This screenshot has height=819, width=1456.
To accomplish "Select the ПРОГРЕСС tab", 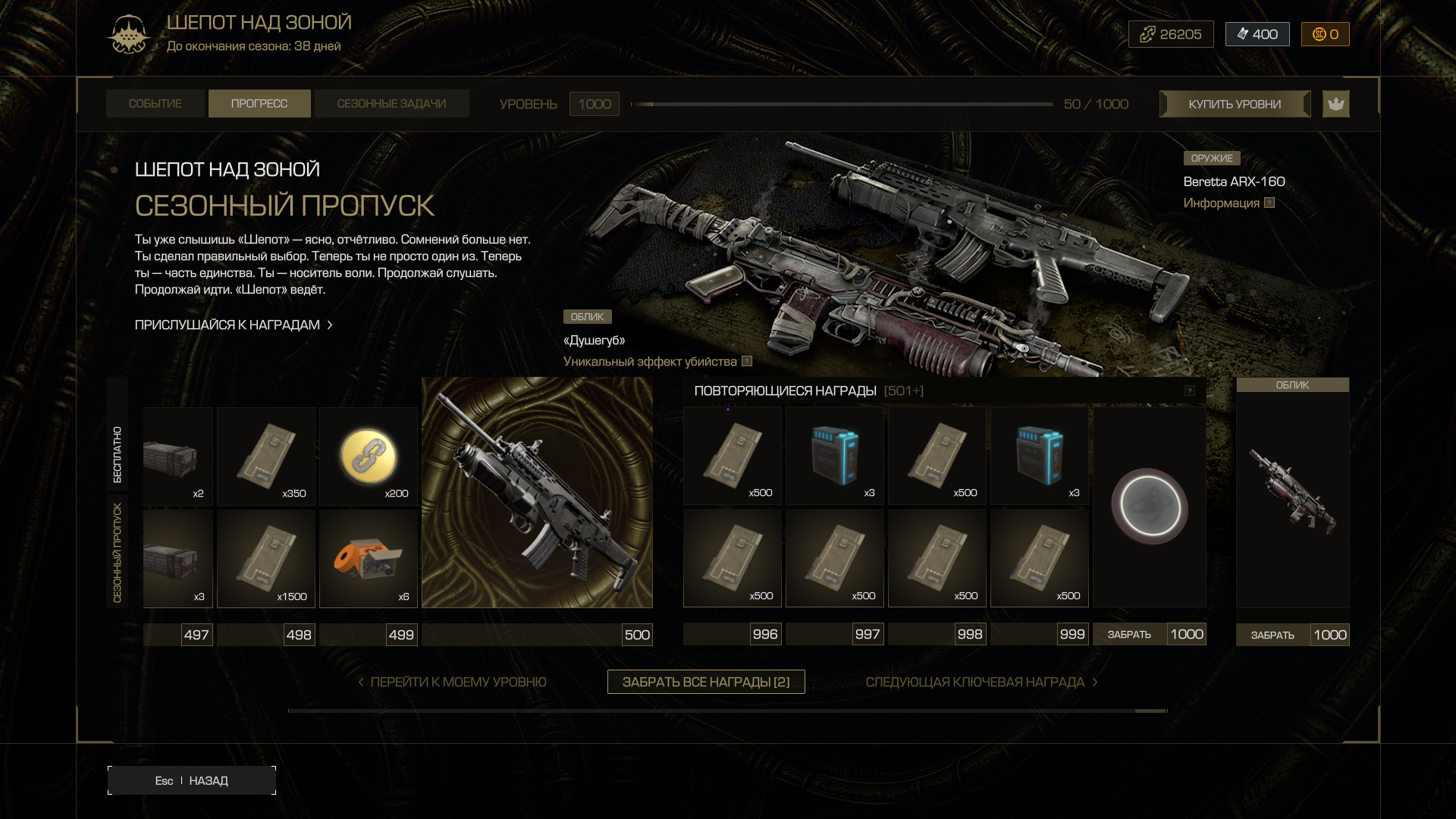I will pos(259,104).
